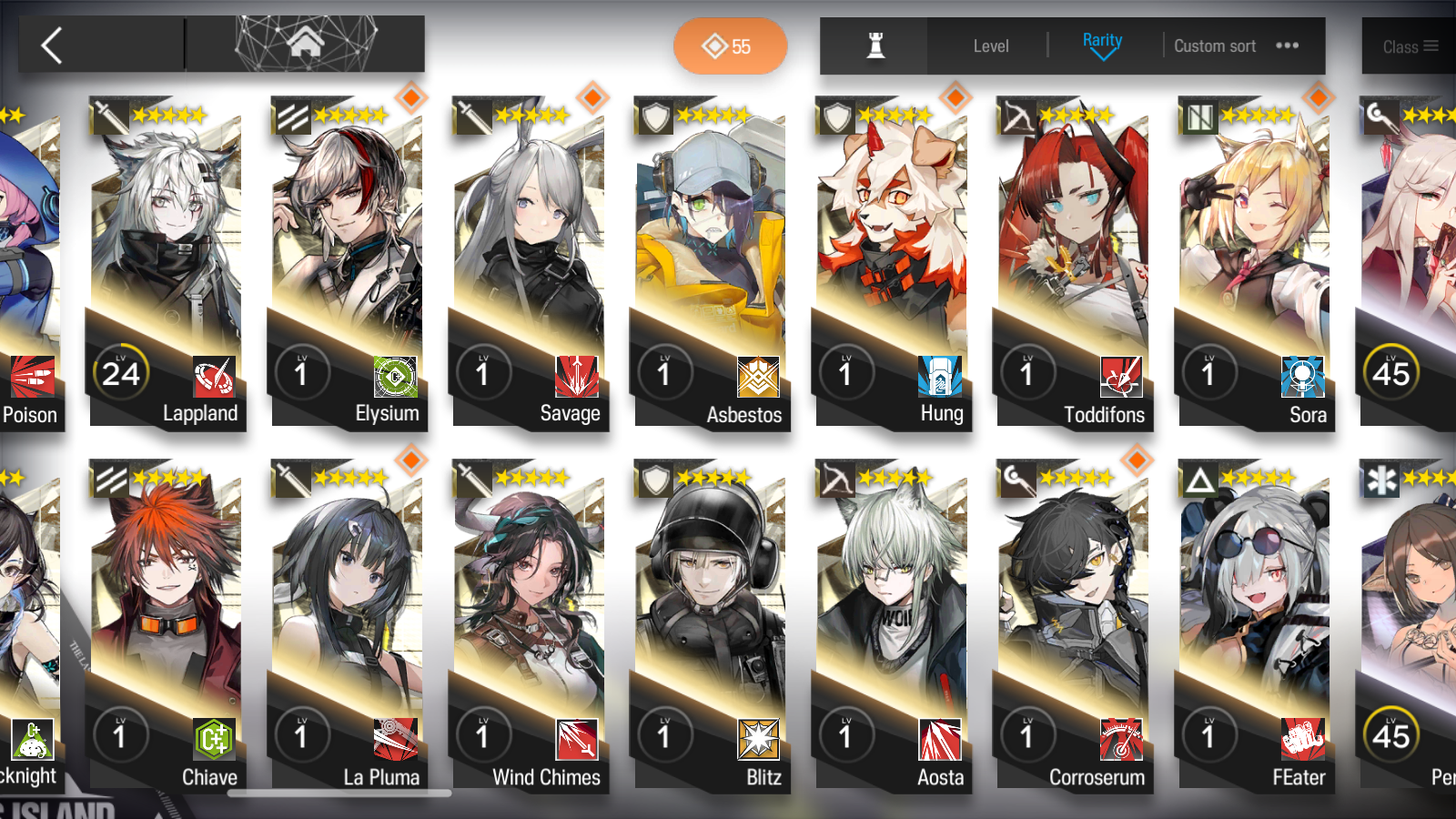This screenshot has height=819, width=1456.
Task: Toggle the promotion badge on Elysium's card
Action: click(409, 96)
